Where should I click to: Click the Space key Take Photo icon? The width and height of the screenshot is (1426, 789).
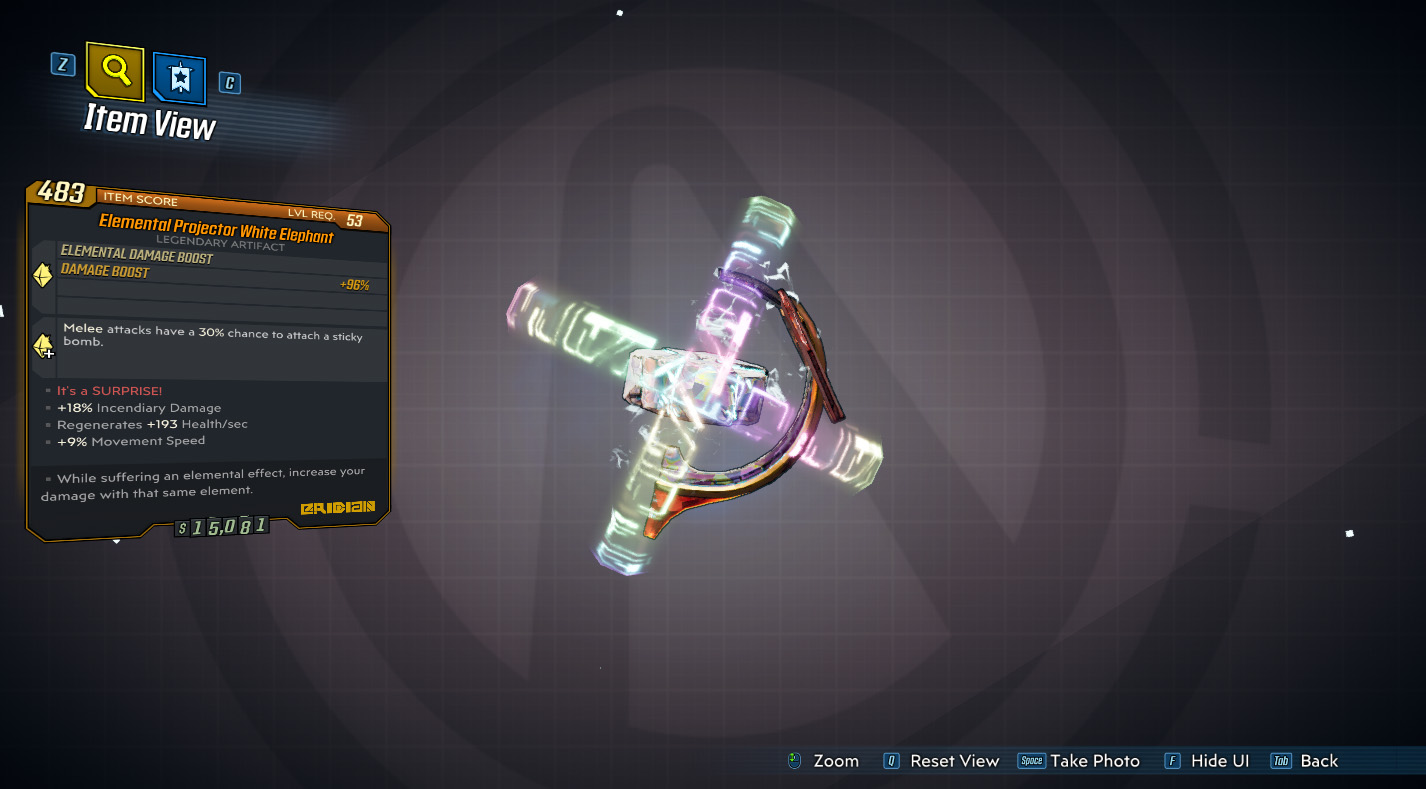(1033, 760)
